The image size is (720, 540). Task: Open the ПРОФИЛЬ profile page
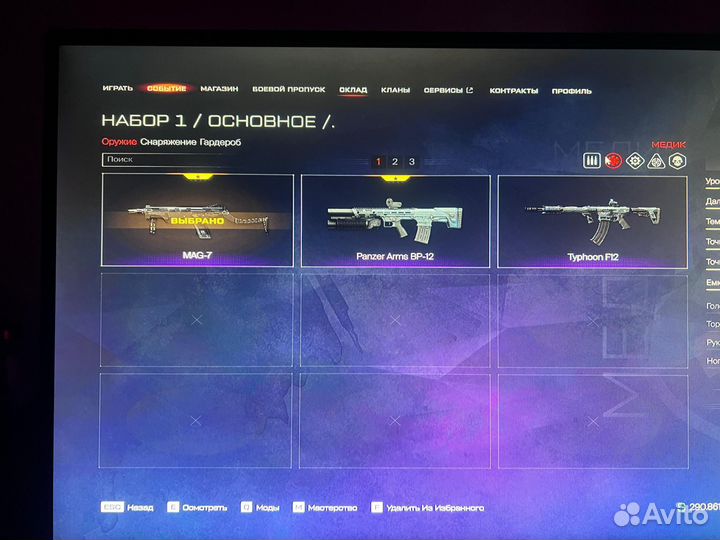(x=572, y=91)
